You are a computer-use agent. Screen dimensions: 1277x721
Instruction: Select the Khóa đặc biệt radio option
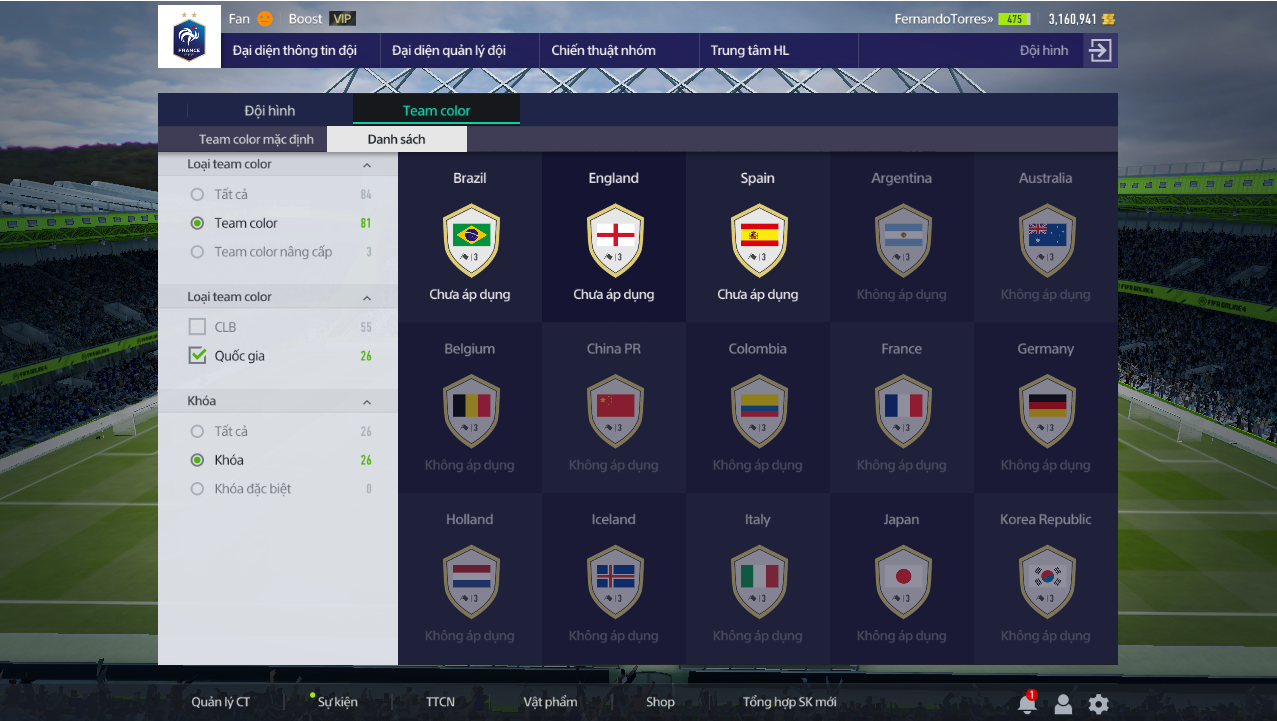[x=198, y=489]
